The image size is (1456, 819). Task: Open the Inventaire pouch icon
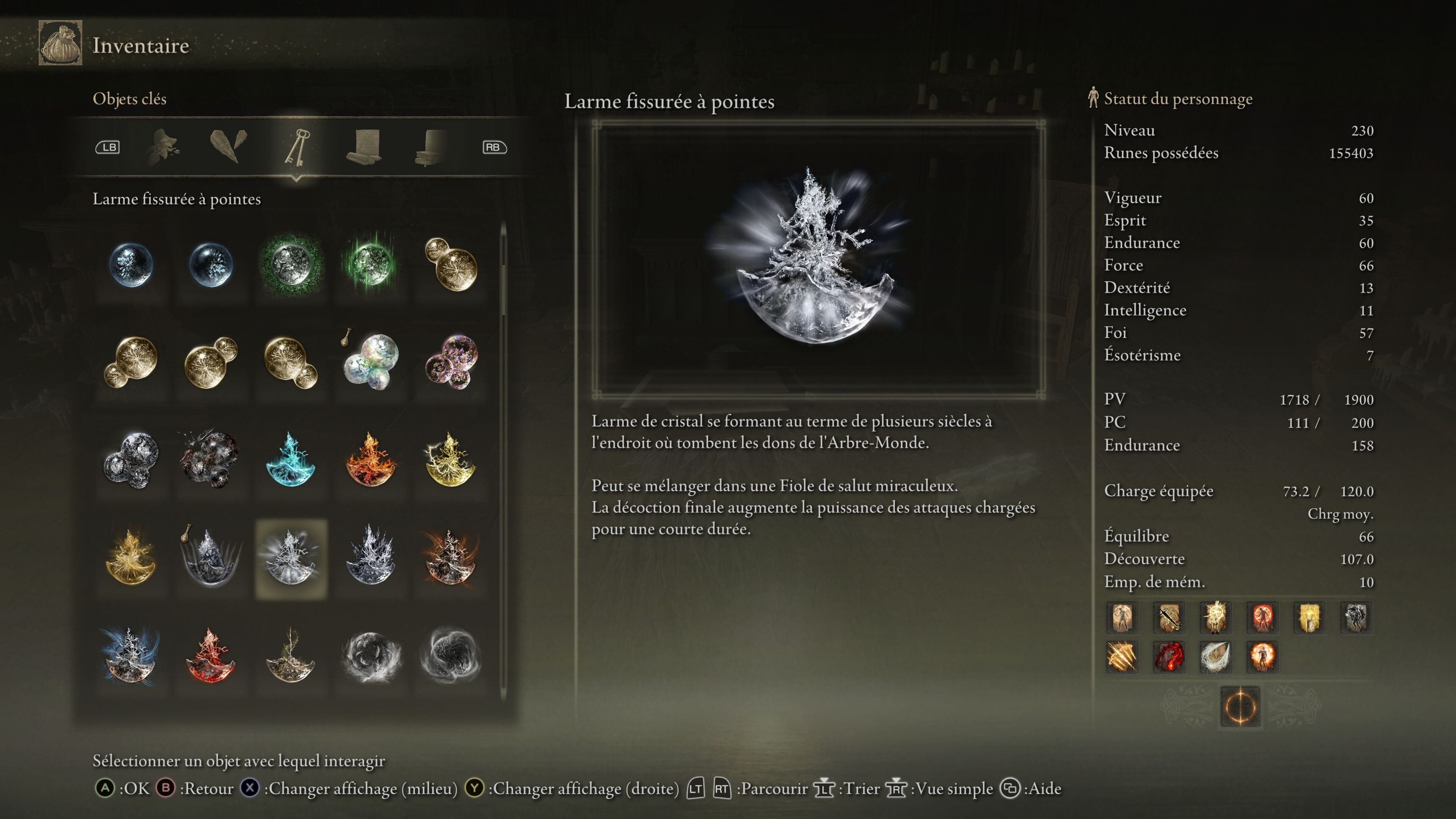pyautogui.click(x=61, y=44)
